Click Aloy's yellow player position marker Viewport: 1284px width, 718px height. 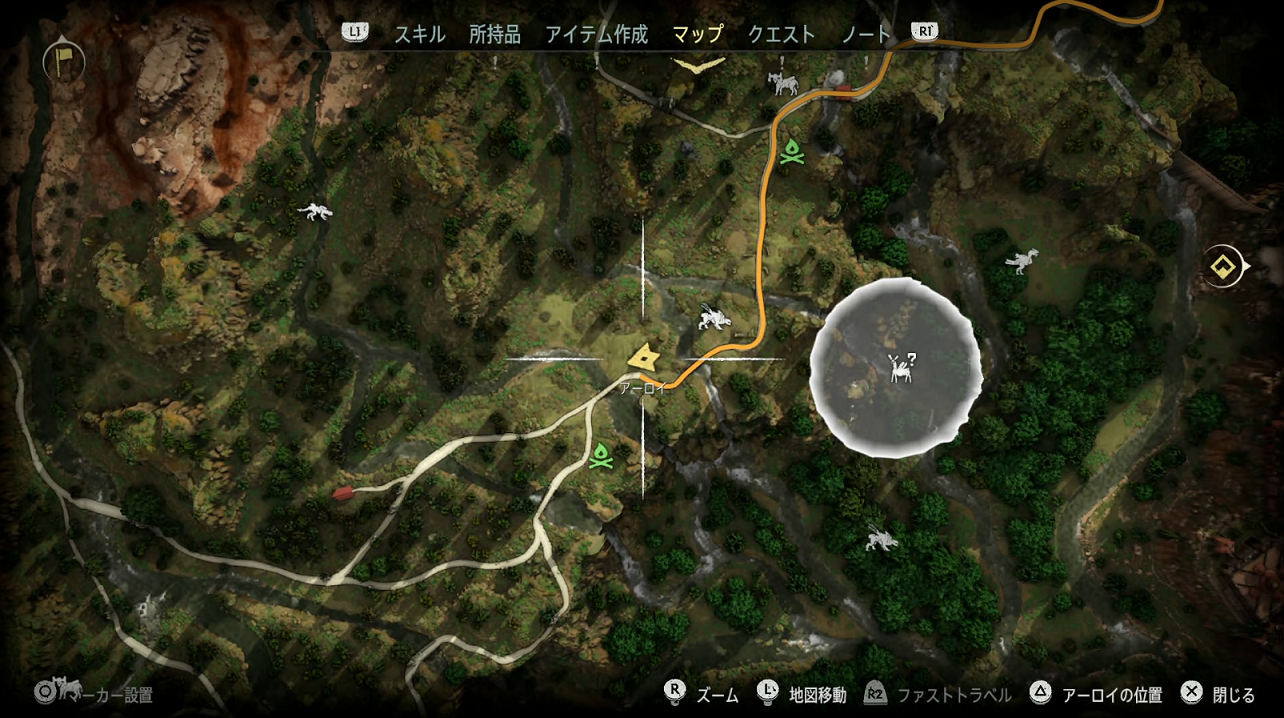click(x=643, y=359)
